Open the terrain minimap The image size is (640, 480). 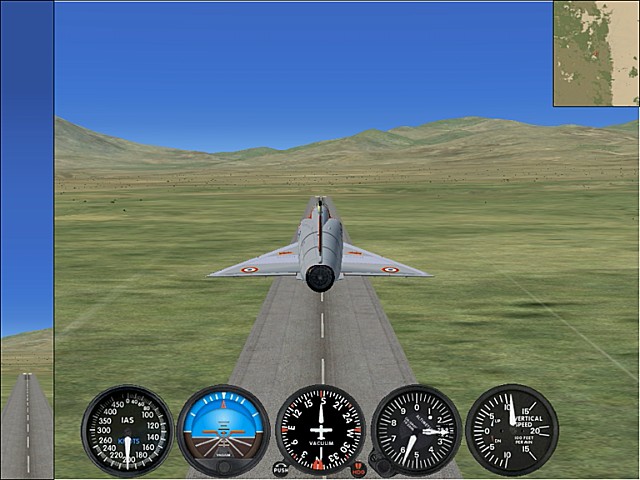[596, 53]
